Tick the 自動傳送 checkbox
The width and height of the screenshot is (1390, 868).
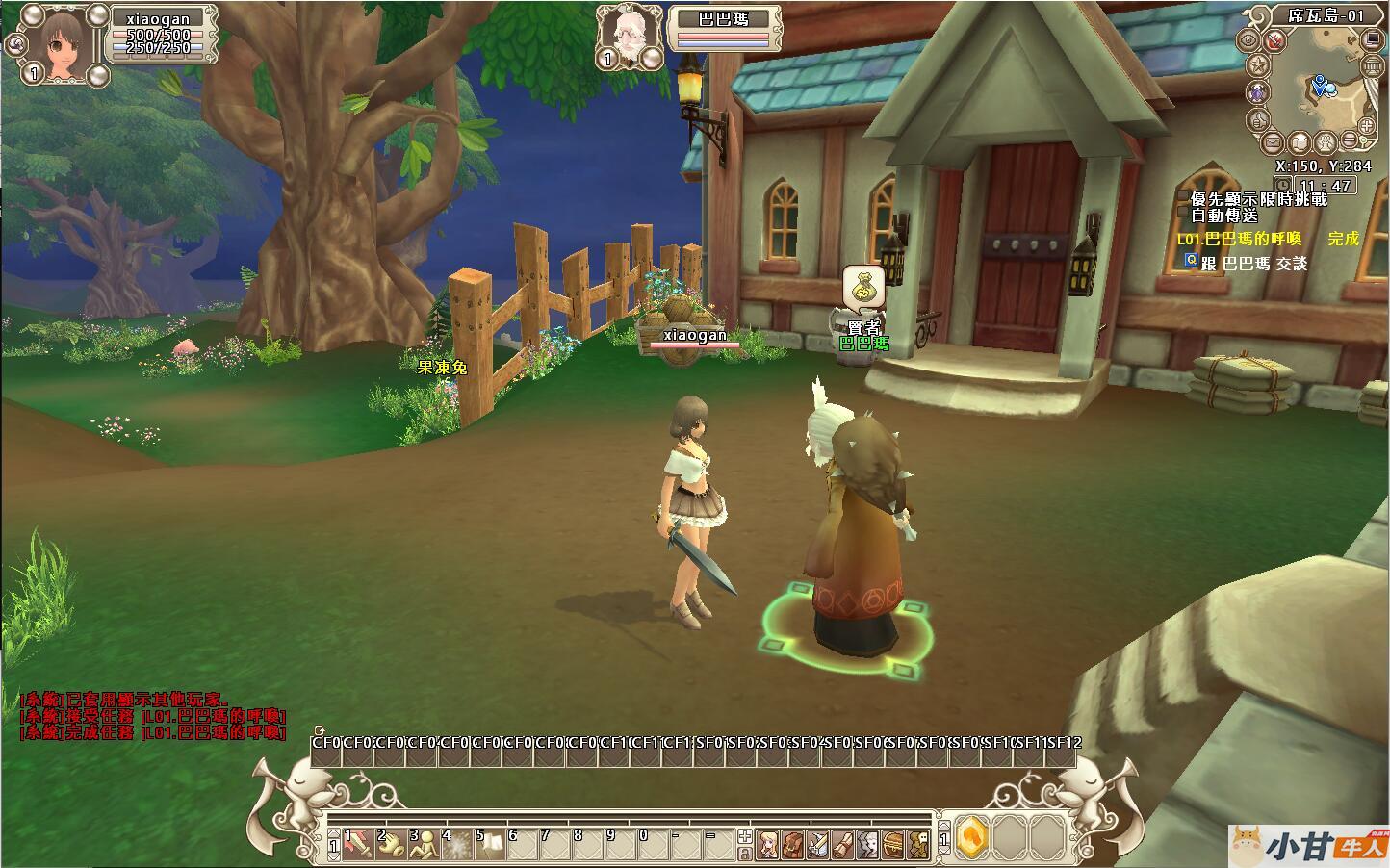tap(1183, 216)
